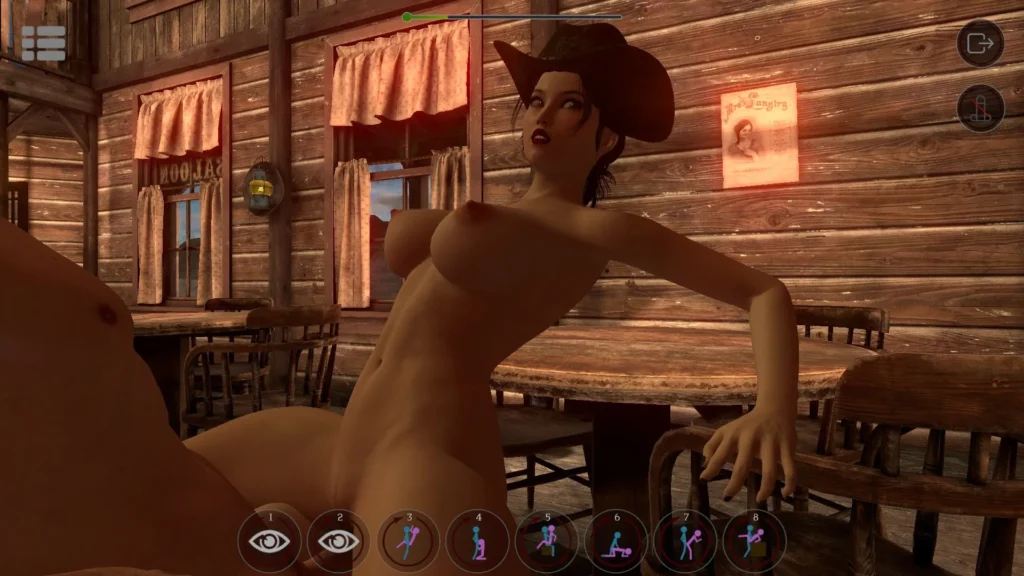This screenshot has height=576, width=1024.
Task: Click the exit door button
Action: coord(980,43)
